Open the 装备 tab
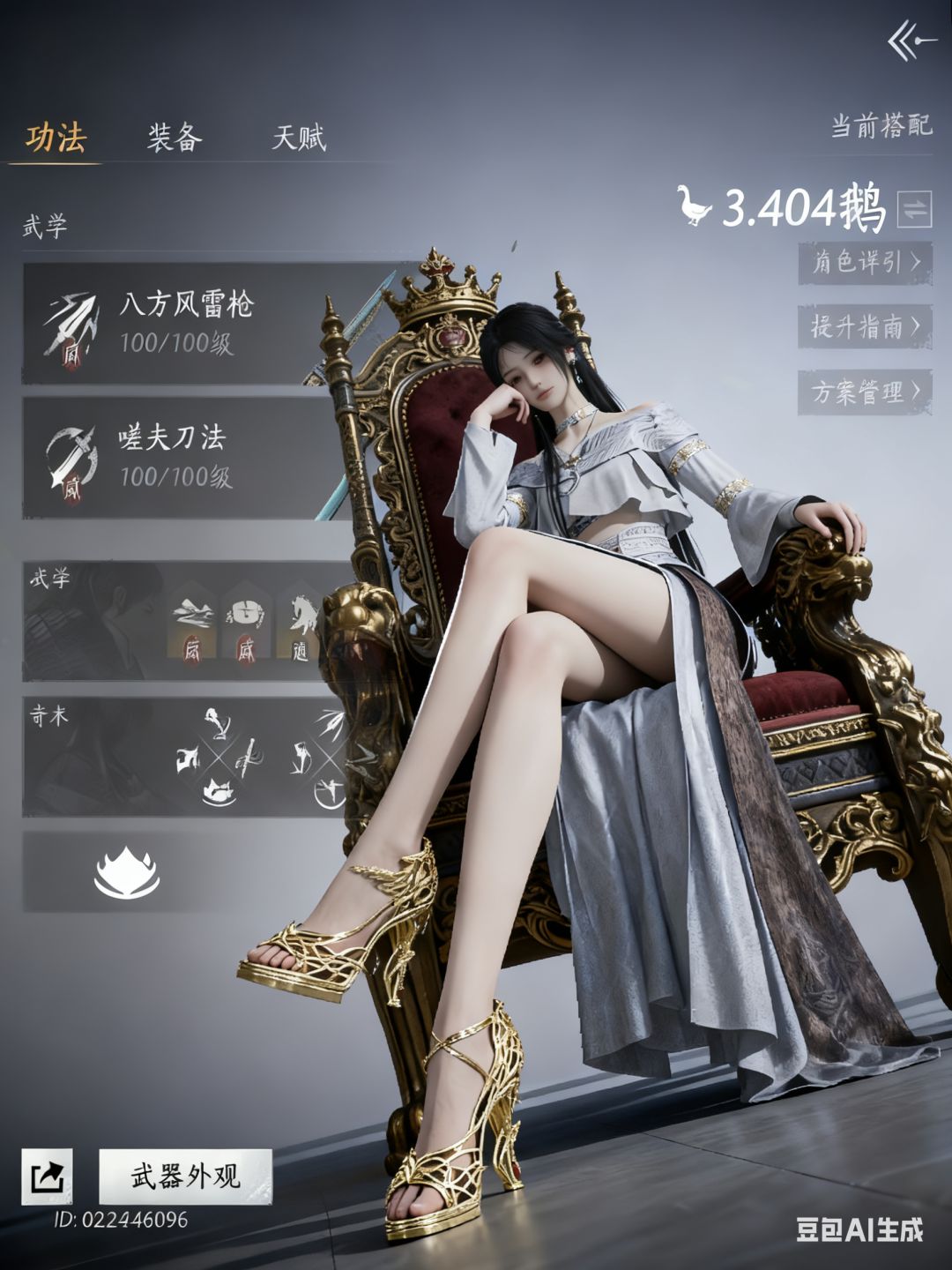The height and width of the screenshot is (1270, 952). [x=175, y=138]
